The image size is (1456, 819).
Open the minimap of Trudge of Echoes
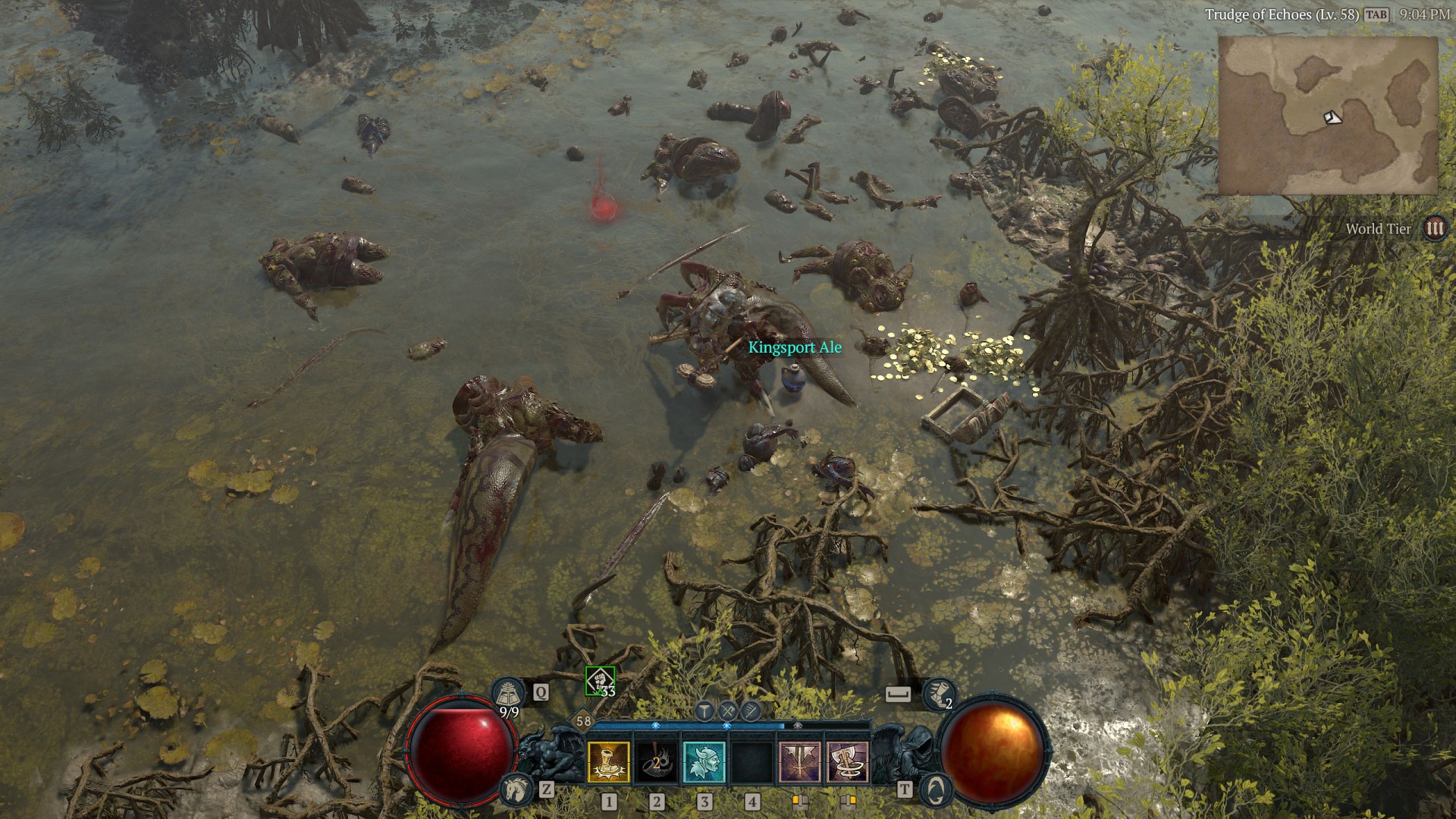(x=1327, y=115)
